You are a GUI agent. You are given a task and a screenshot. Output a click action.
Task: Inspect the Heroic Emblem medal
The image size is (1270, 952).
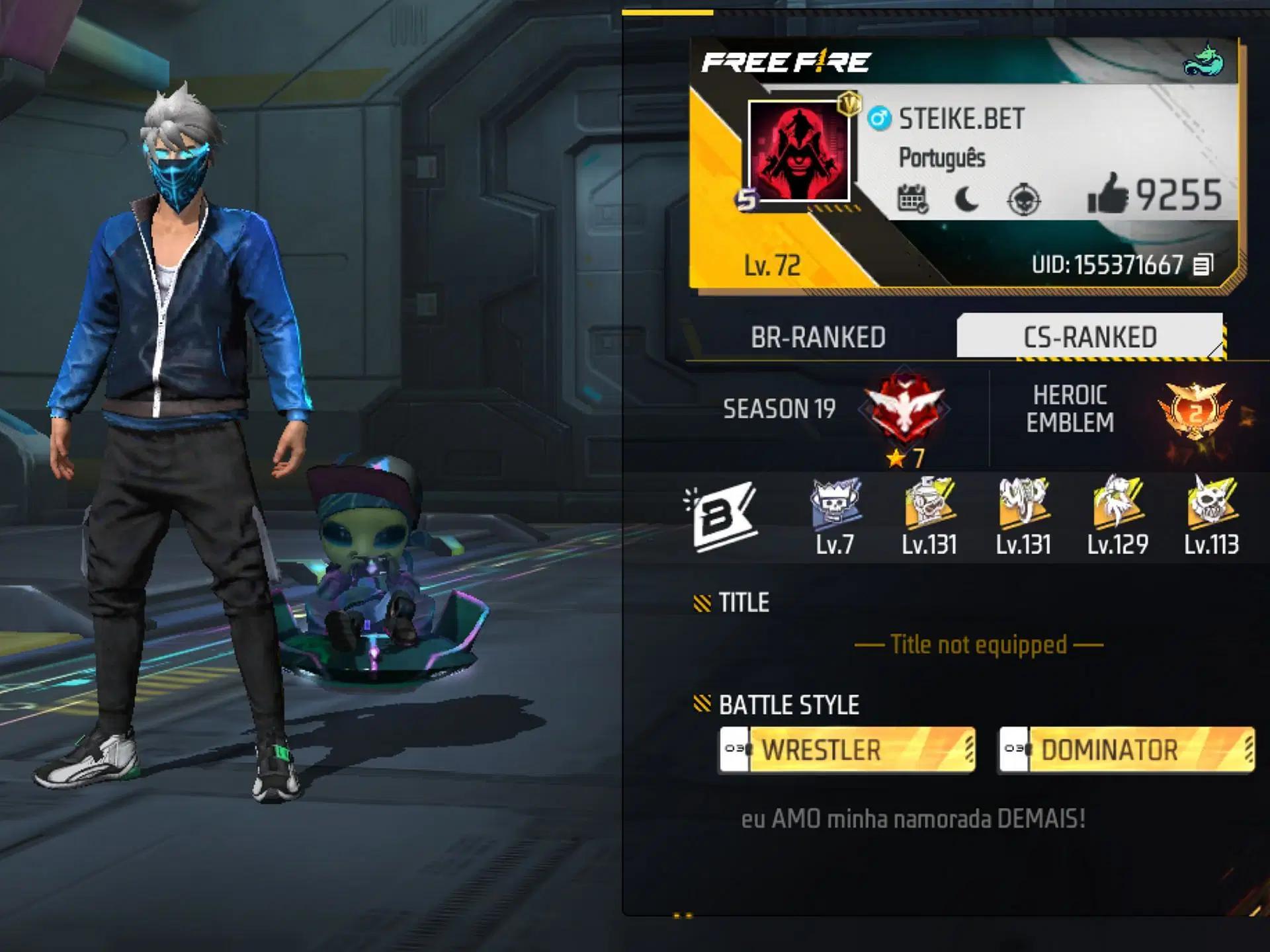click(x=1195, y=411)
